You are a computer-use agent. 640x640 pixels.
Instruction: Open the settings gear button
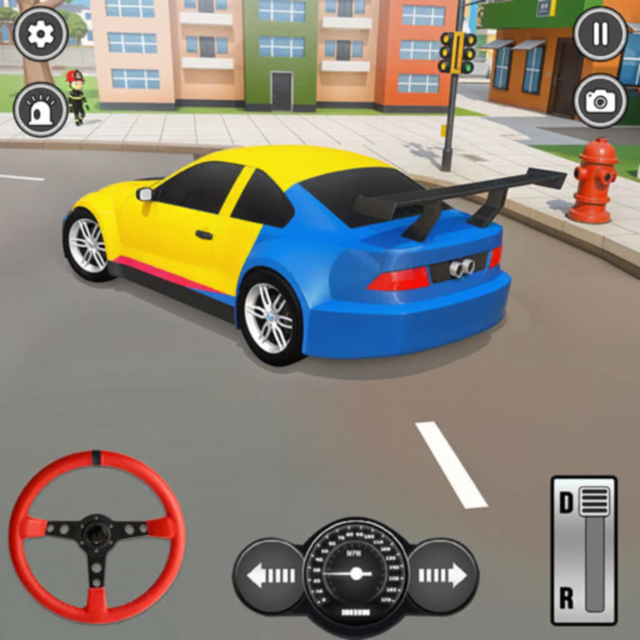[41, 35]
